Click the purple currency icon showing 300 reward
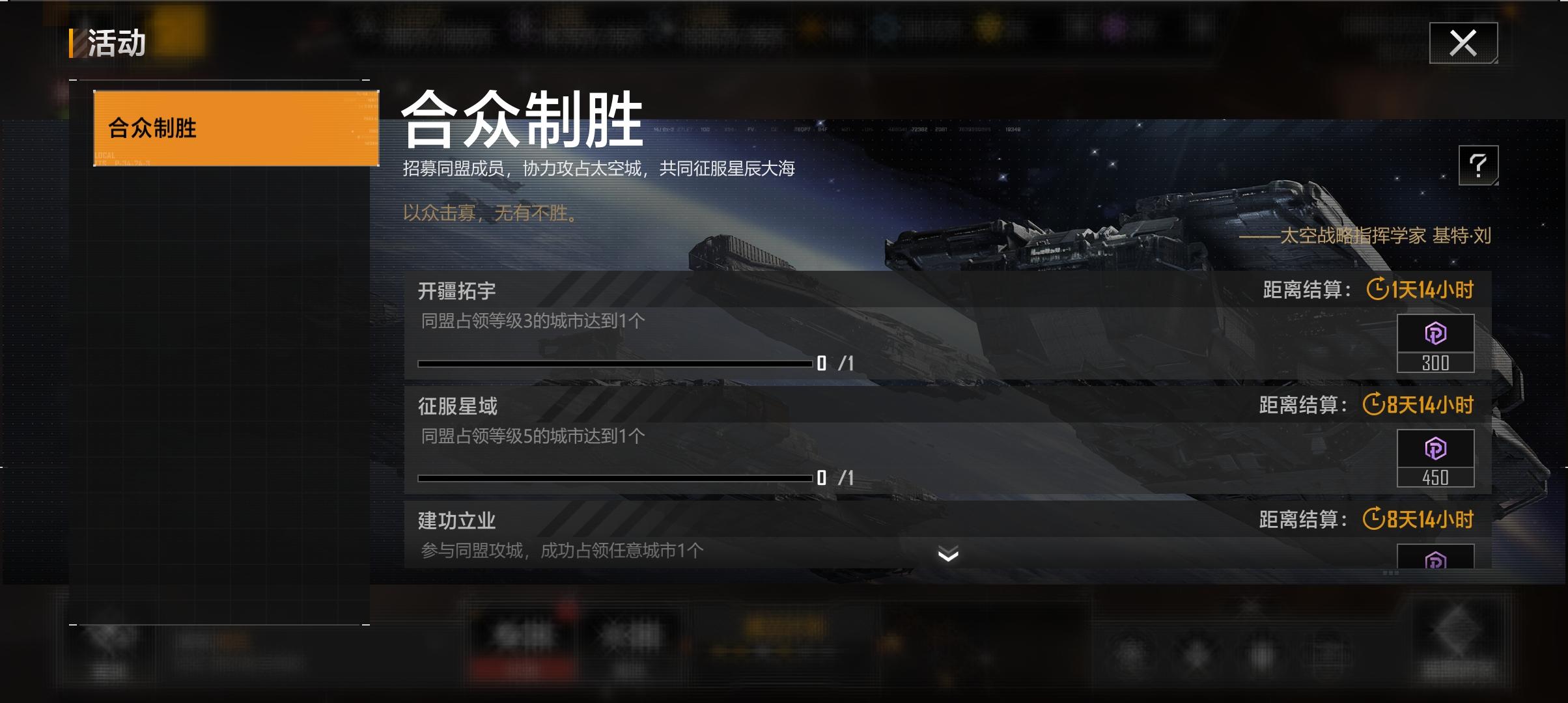 click(x=1435, y=333)
